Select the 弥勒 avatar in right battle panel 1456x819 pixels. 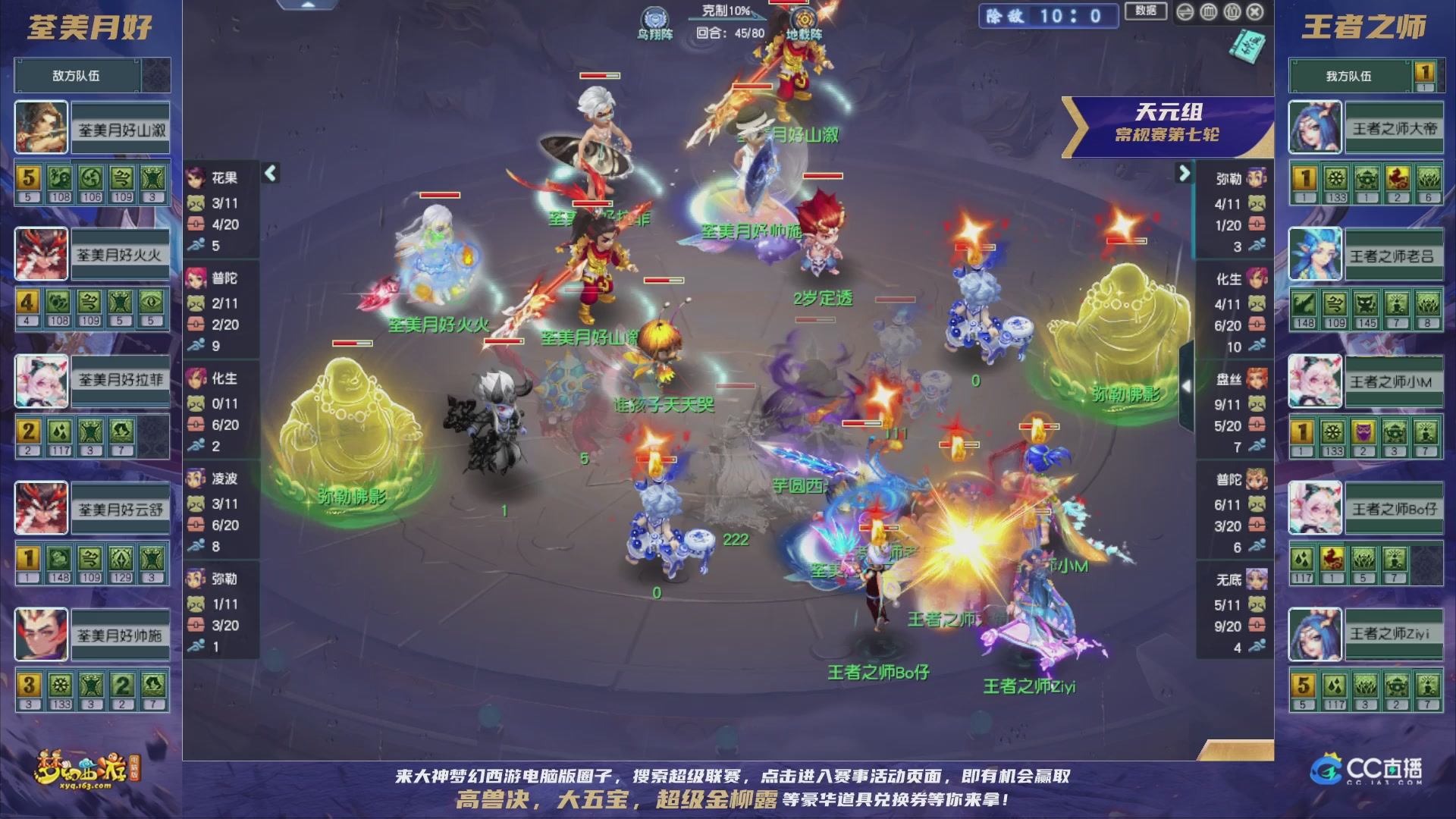click(1255, 179)
